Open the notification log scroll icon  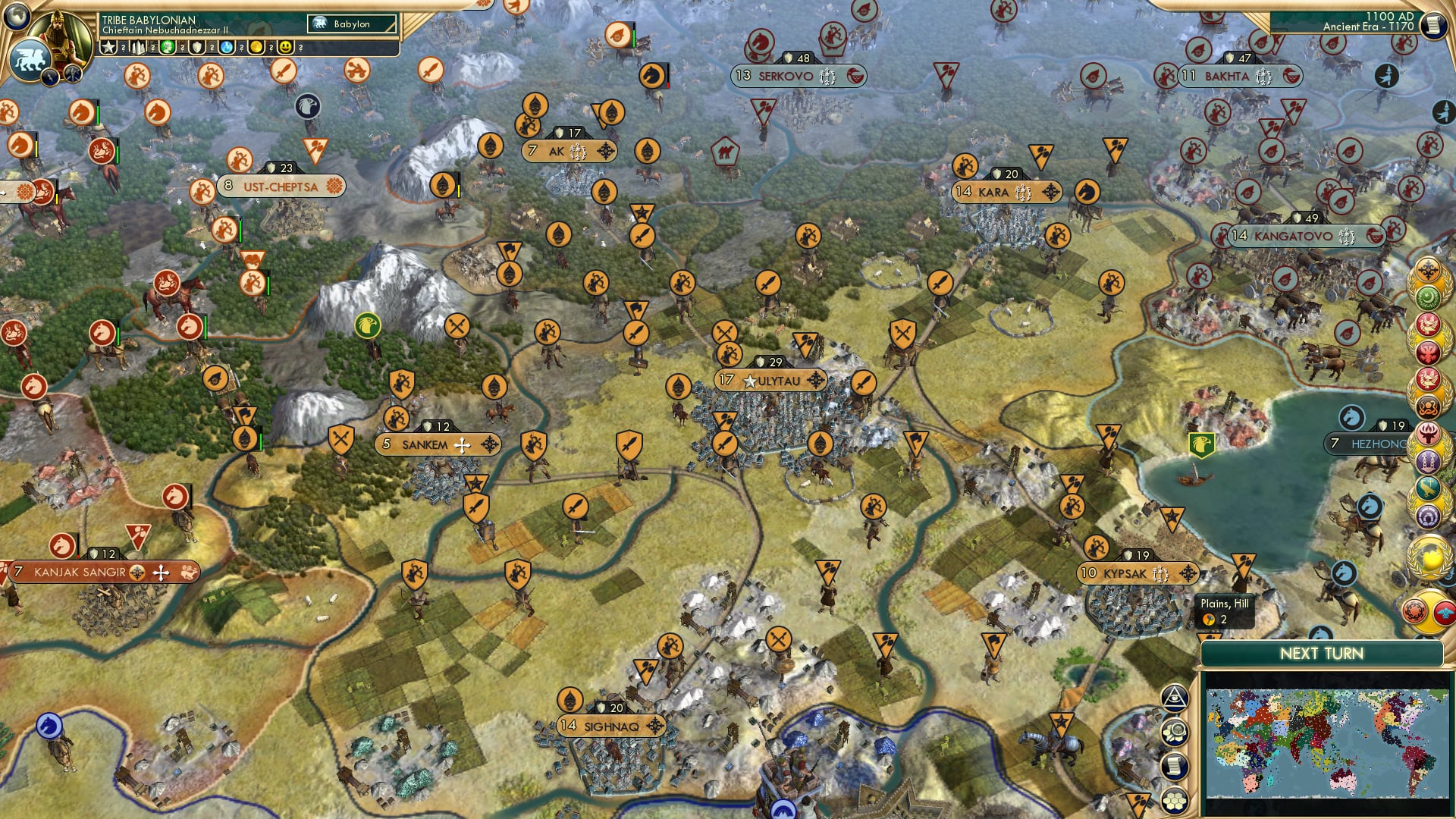tap(1175, 765)
